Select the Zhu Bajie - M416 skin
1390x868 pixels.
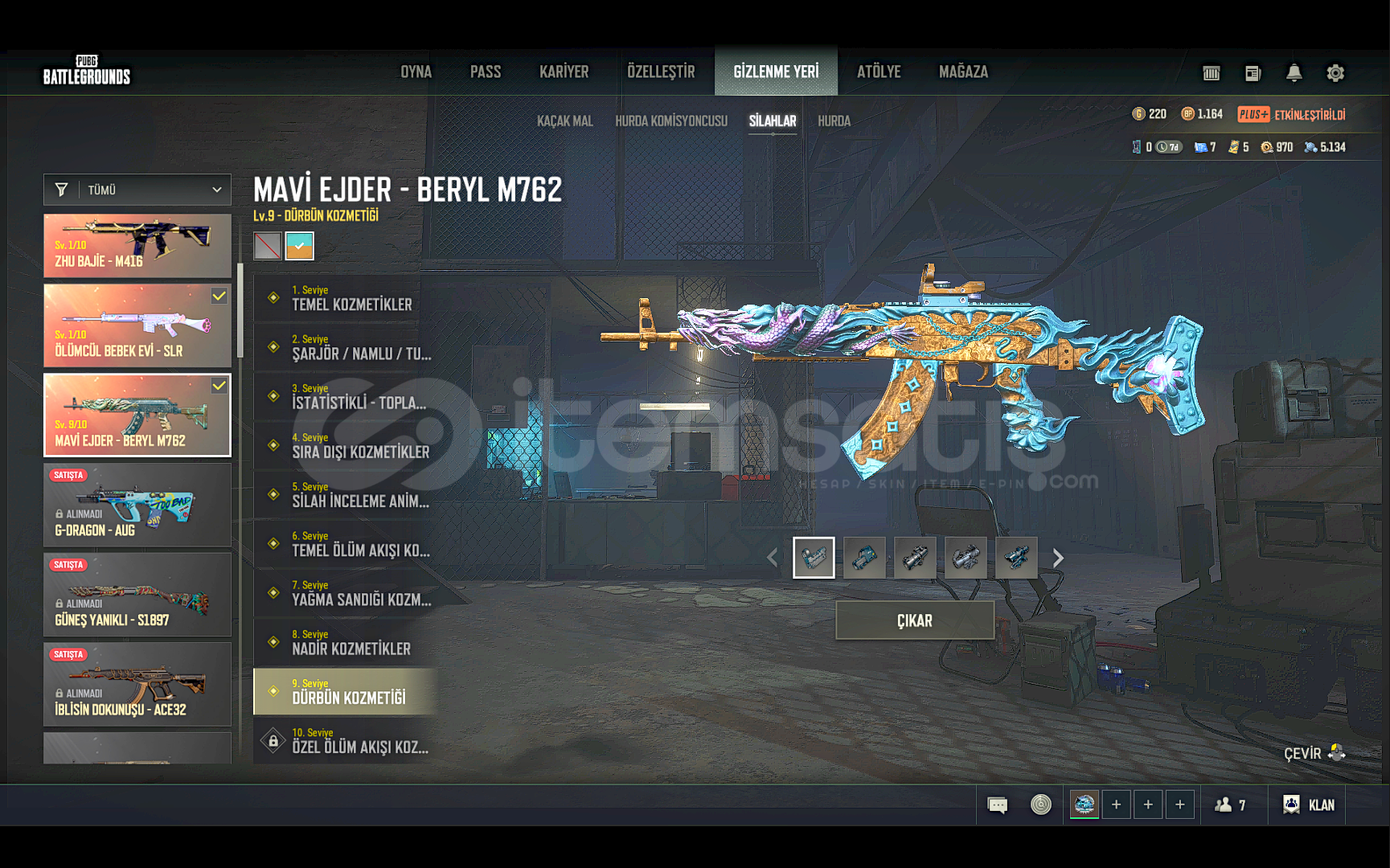tap(137, 246)
